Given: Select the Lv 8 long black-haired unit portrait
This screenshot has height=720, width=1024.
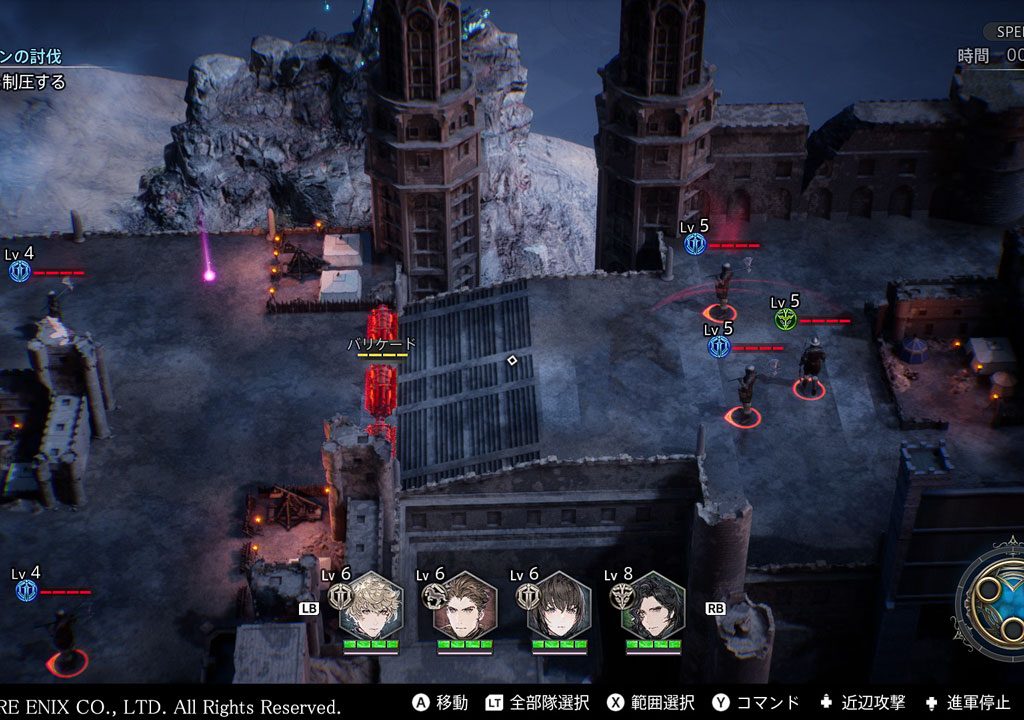Looking at the screenshot, I should pyautogui.click(x=653, y=606).
